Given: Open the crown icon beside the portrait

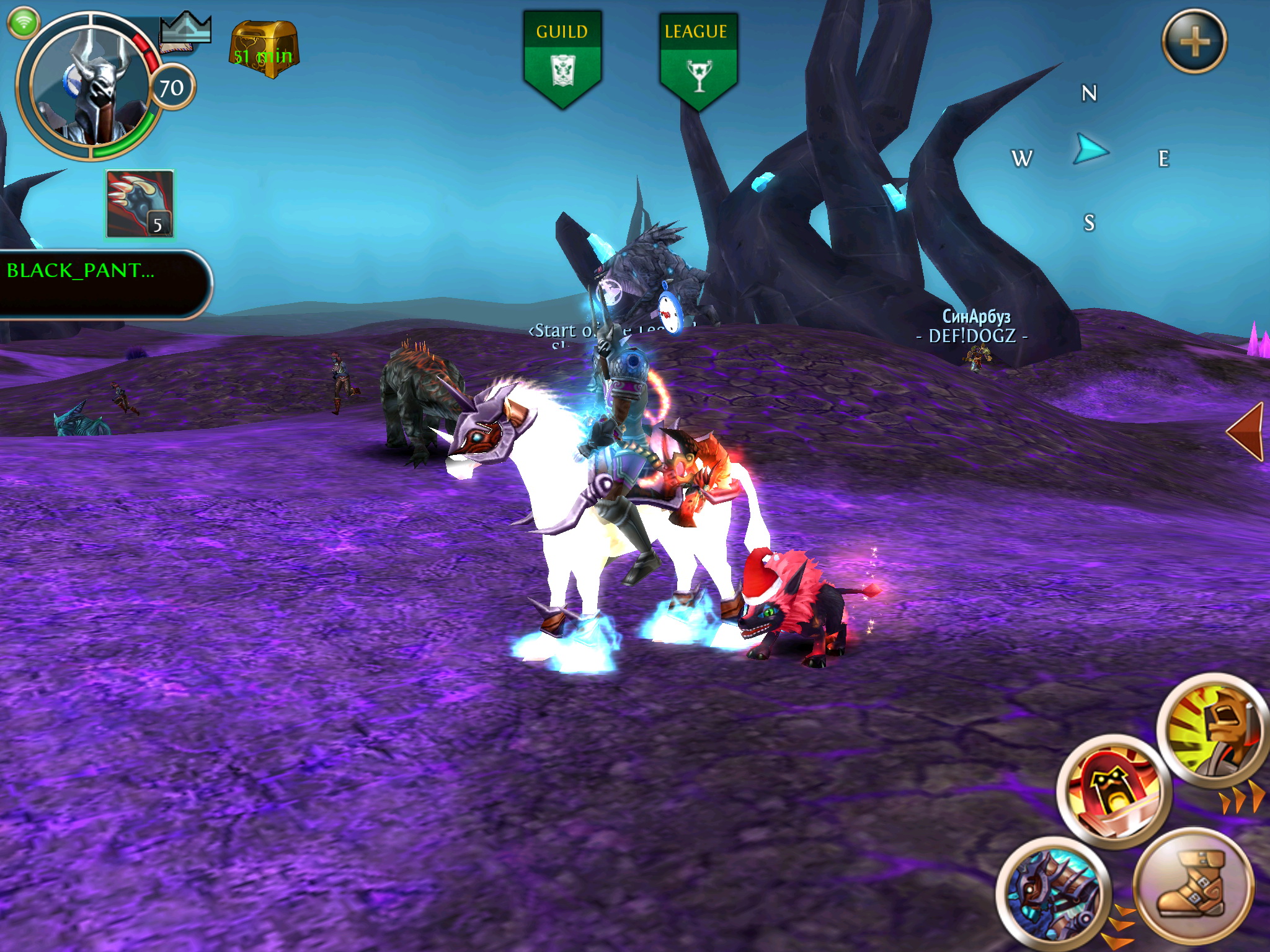Looking at the screenshot, I should [x=185, y=31].
